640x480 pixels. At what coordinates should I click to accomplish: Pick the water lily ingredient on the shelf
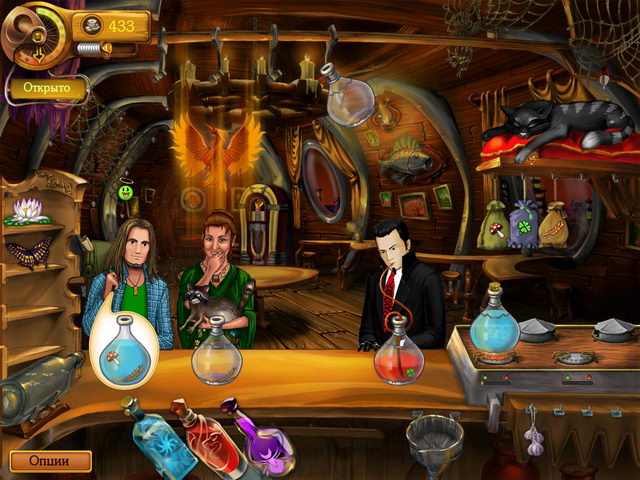point(27,210)
